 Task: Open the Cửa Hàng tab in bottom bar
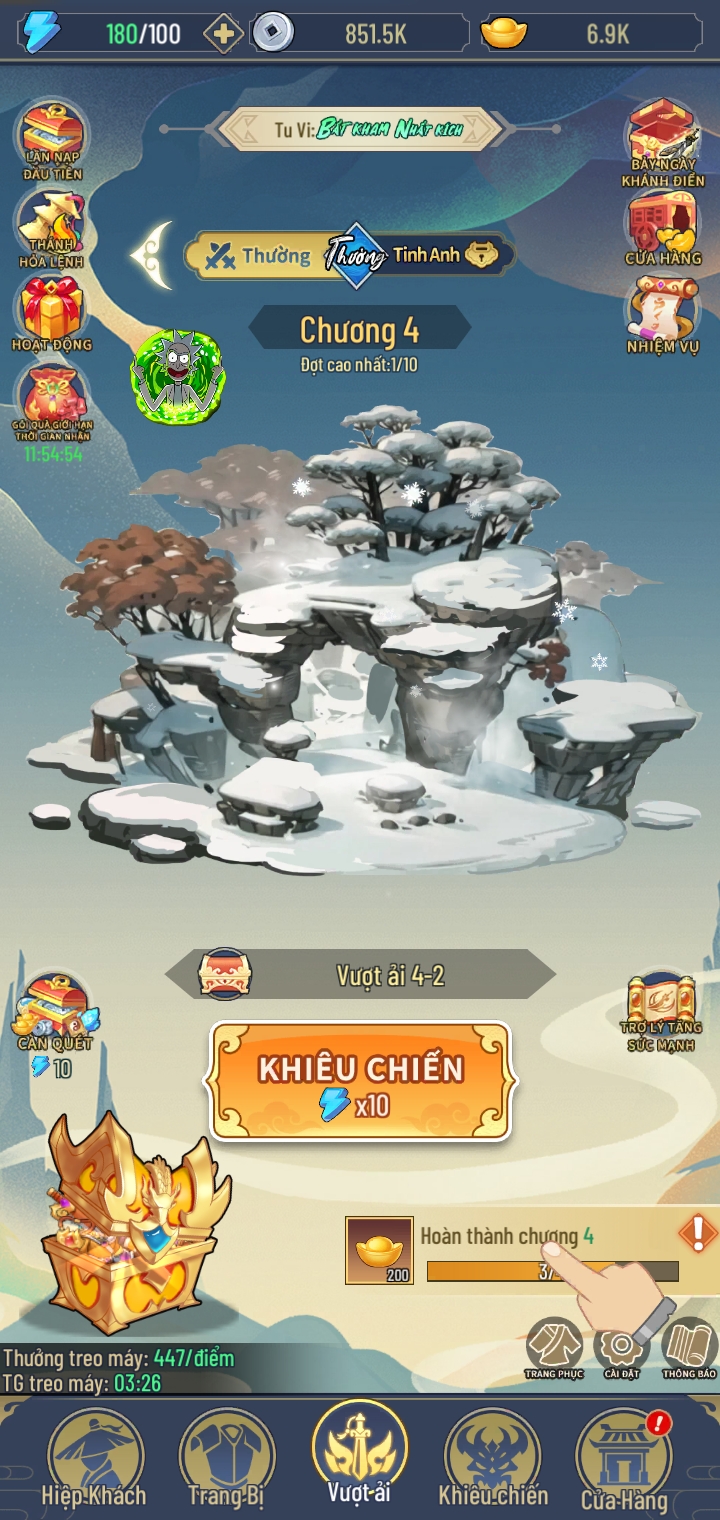[624, 1462]
